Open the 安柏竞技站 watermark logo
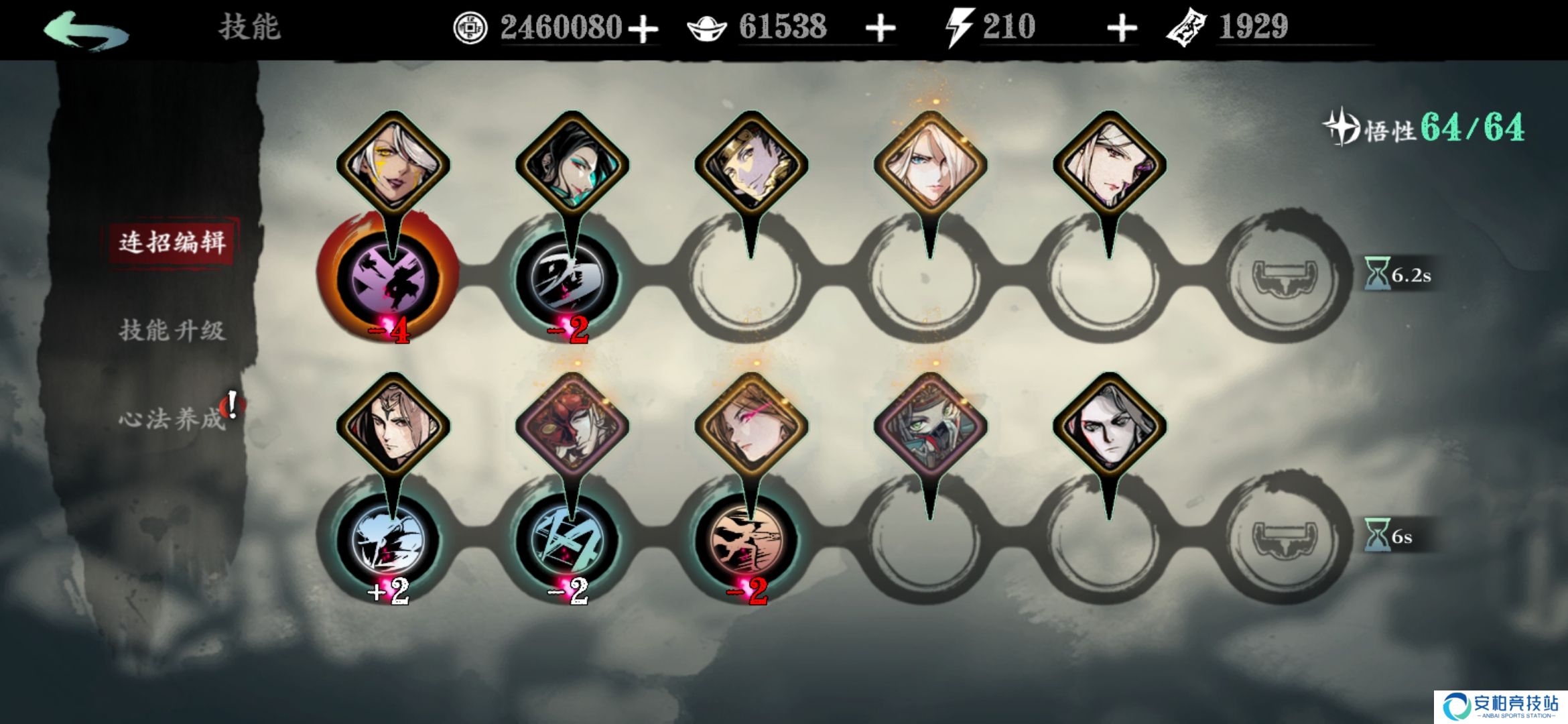 coord(1501,707)
